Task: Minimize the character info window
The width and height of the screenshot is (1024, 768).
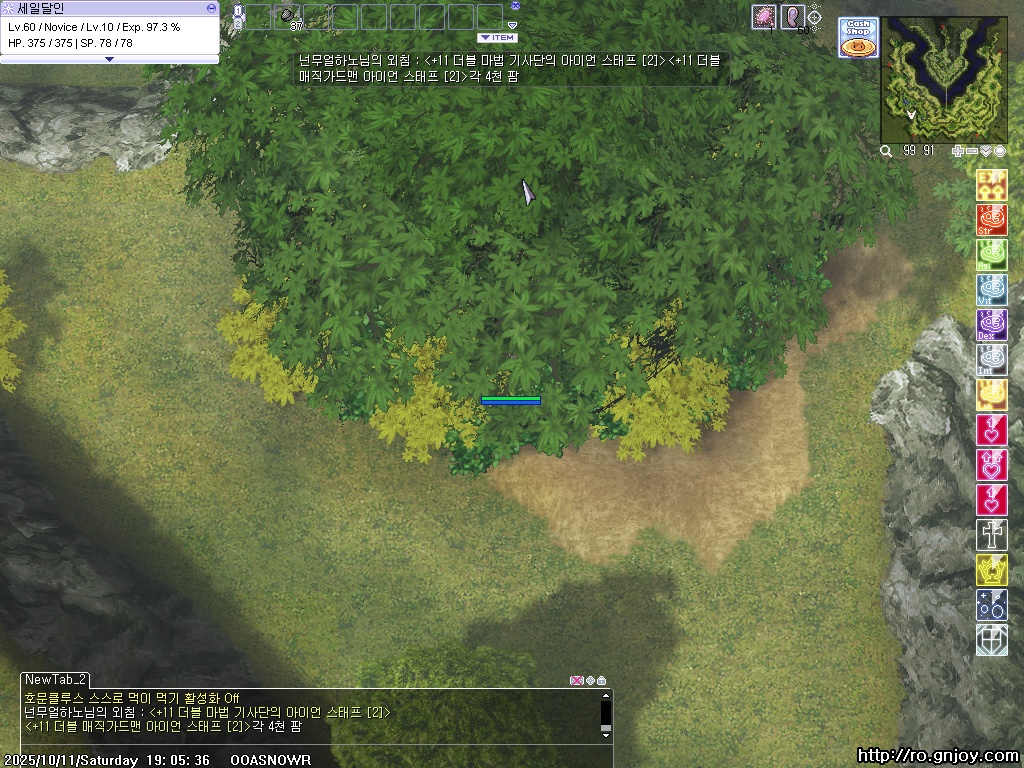Action: coord(211,7)
